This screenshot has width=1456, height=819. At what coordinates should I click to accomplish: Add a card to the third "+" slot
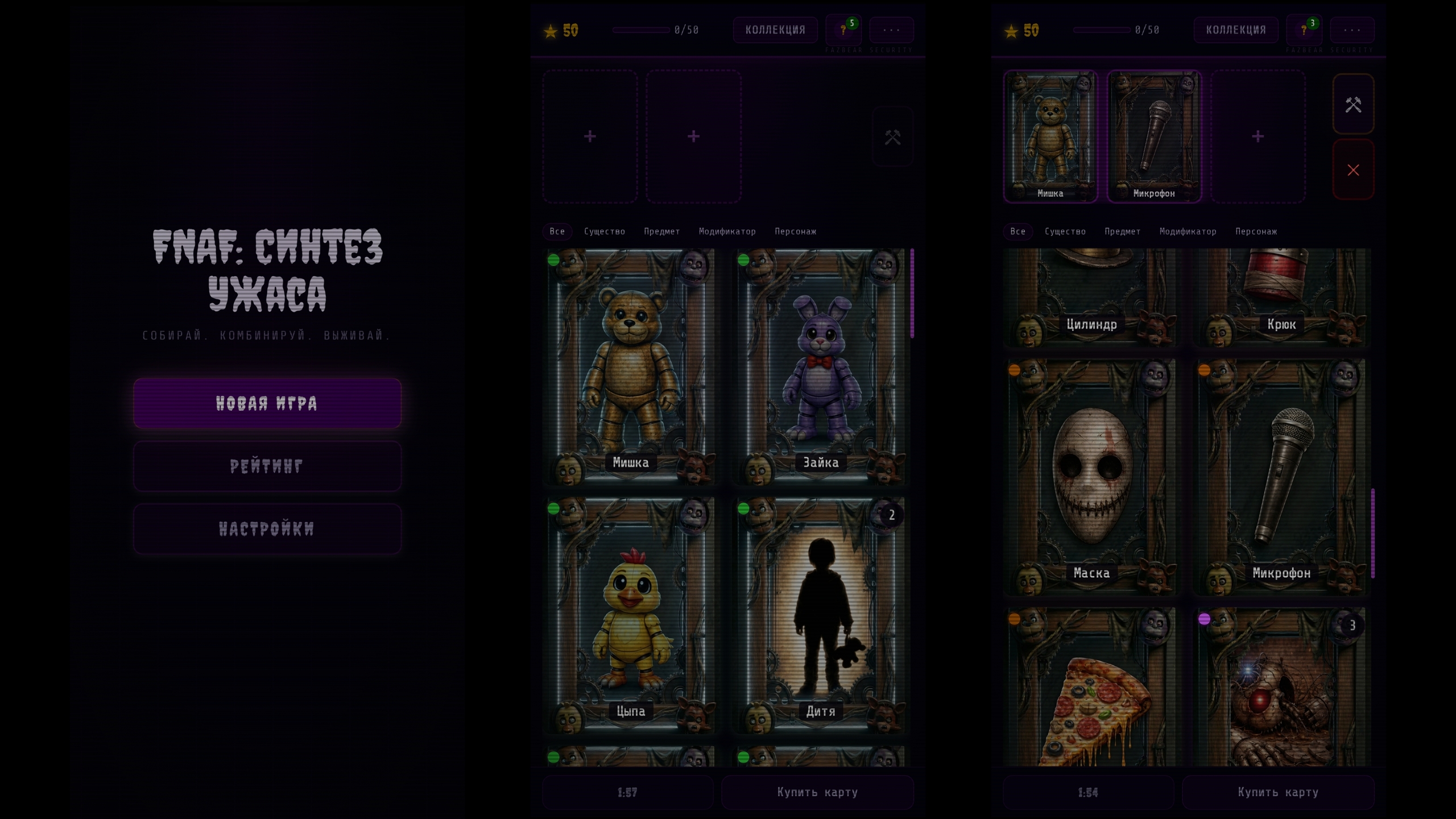click(x=1257, y=136)
